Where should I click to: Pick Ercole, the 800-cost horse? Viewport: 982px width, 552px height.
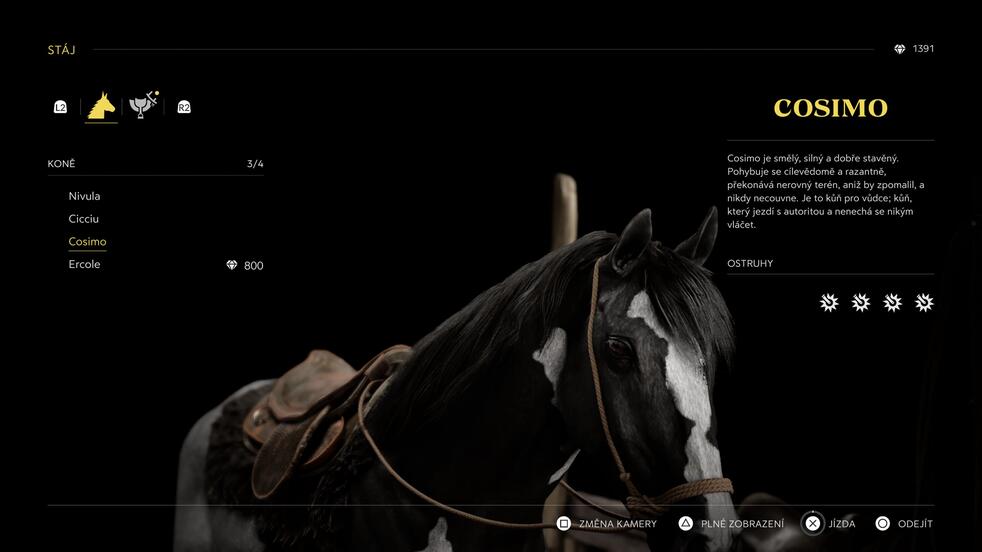(85, 264)
